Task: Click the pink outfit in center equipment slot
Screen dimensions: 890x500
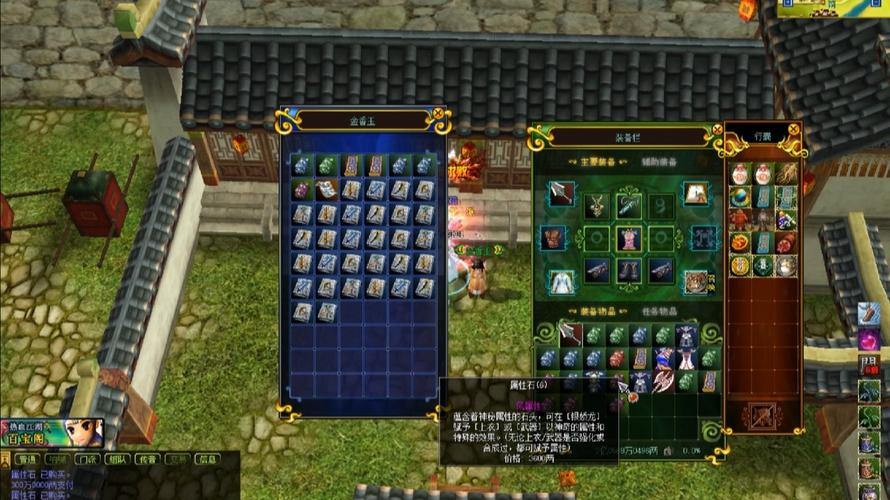Action: 627,238
